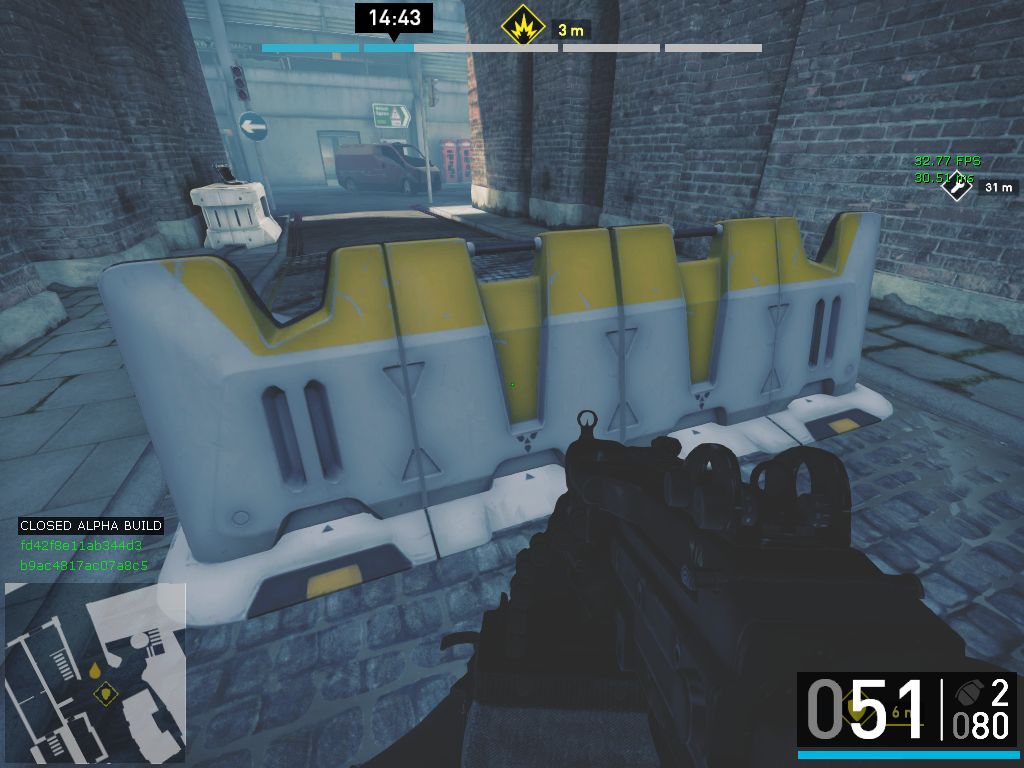
Task: Click the yellow diamond marker on minimap
Action: click(103, 692)
